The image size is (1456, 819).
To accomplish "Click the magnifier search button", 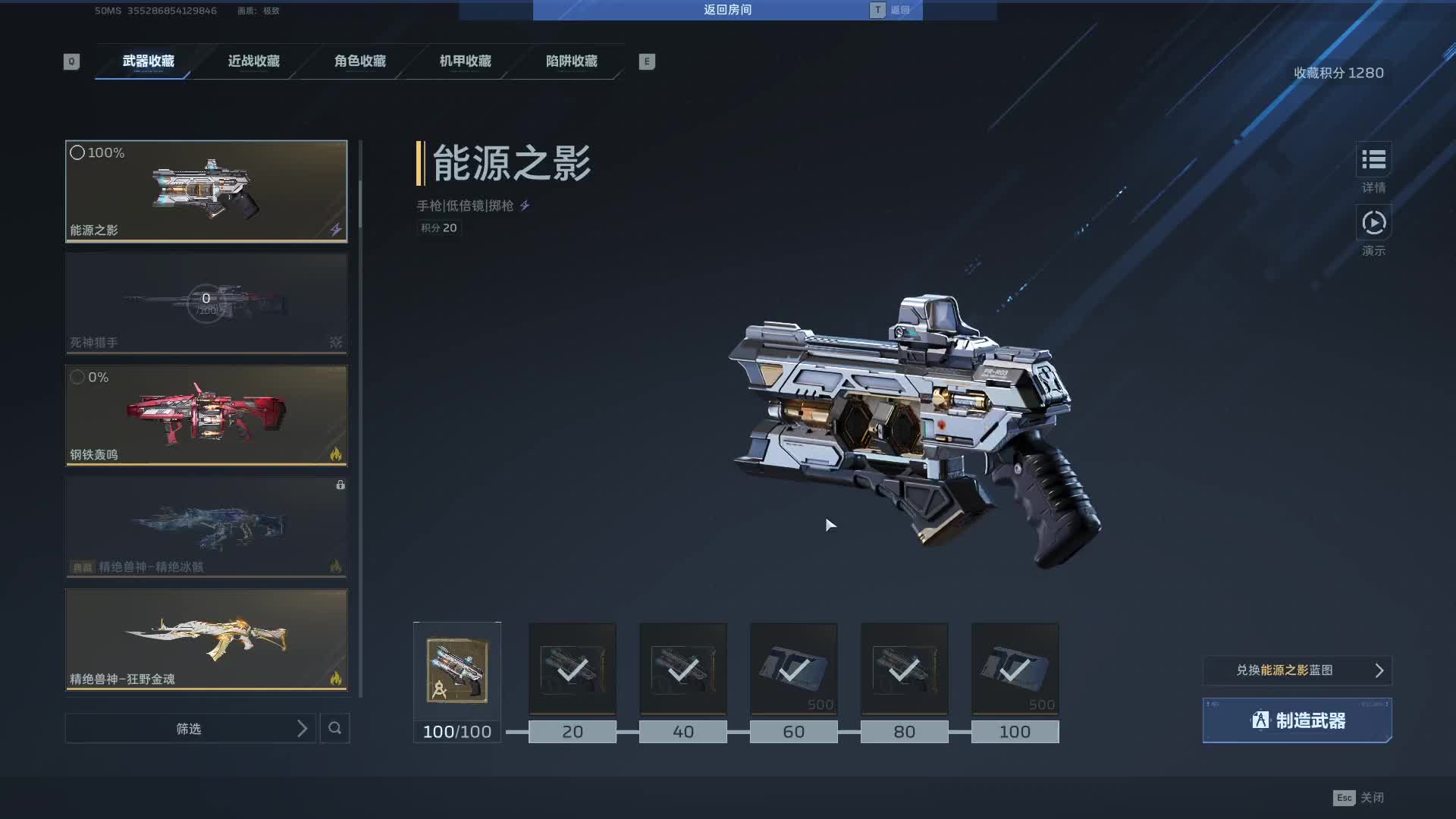I will click(334, 729).
